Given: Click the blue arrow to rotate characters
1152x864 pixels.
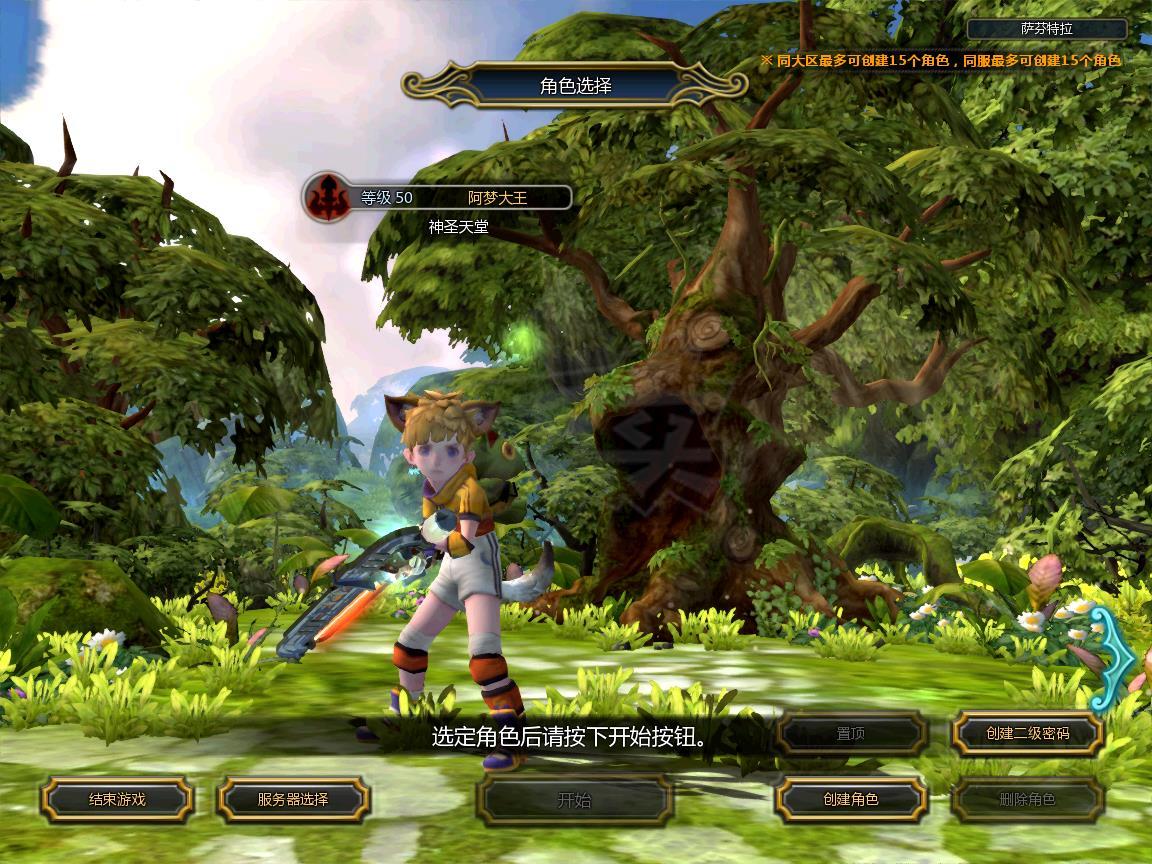Looking at the screenshot, I should (1113, 659).
